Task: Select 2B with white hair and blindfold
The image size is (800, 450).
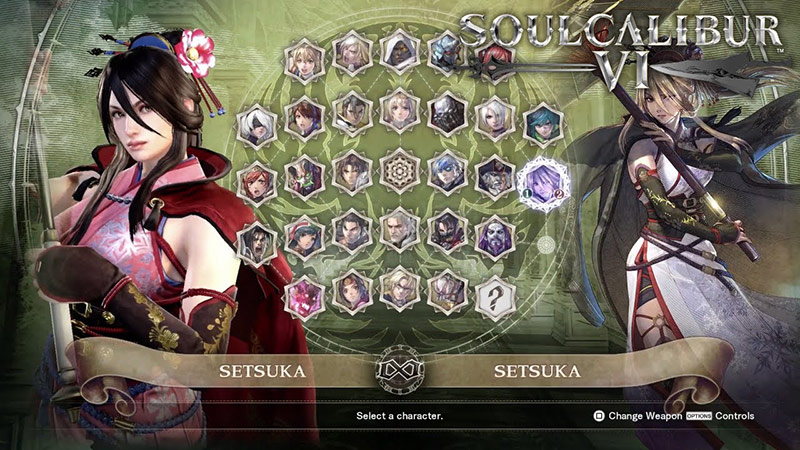Action: click(x=257, y=125)
